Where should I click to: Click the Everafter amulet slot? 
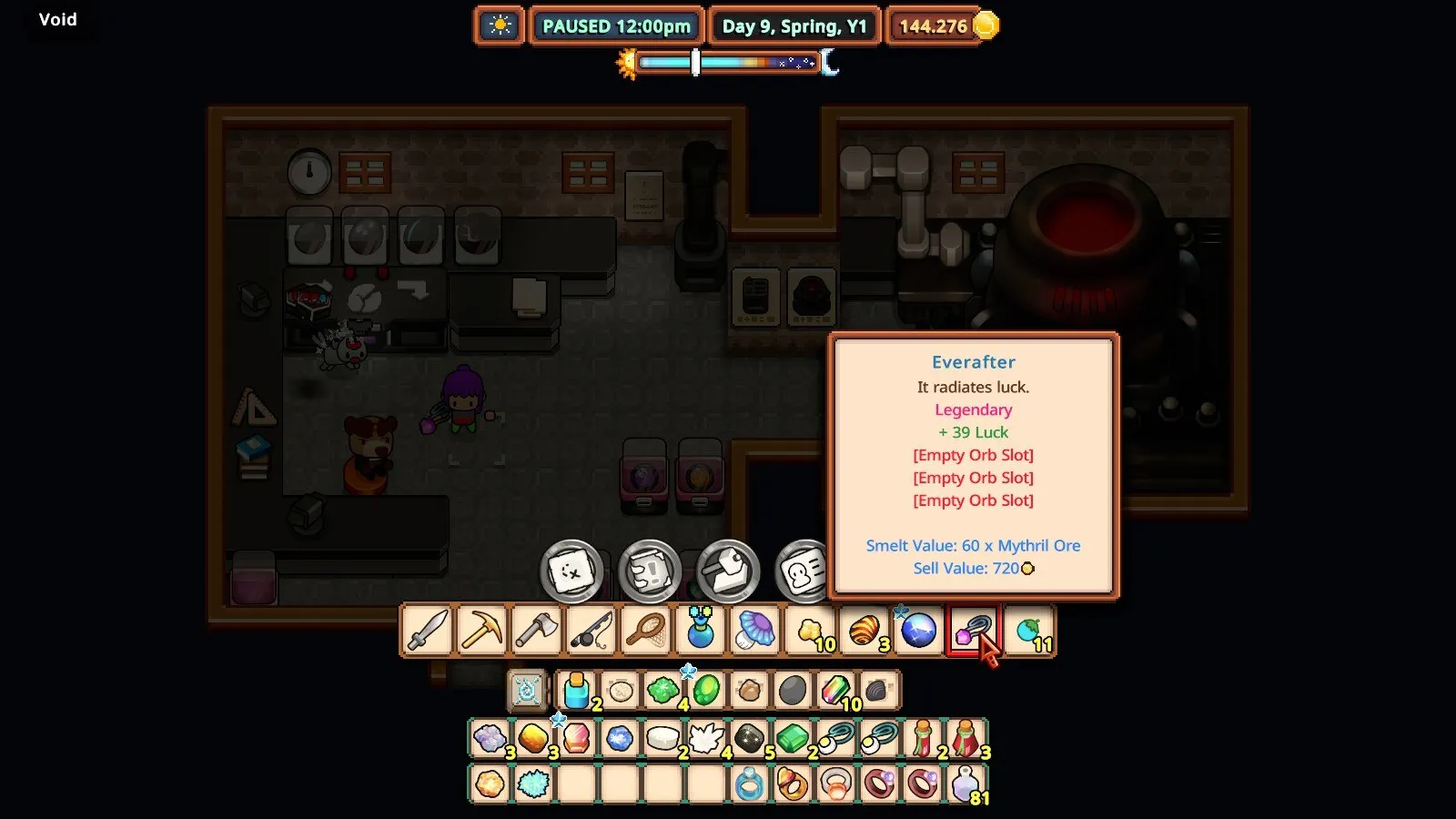coord(972,630)
